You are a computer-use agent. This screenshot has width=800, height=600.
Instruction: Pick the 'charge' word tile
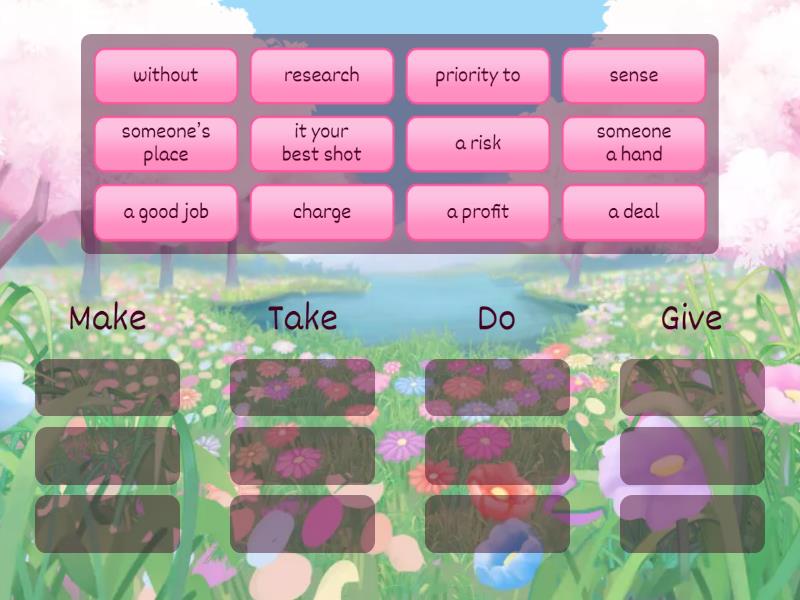coord(322,212)
